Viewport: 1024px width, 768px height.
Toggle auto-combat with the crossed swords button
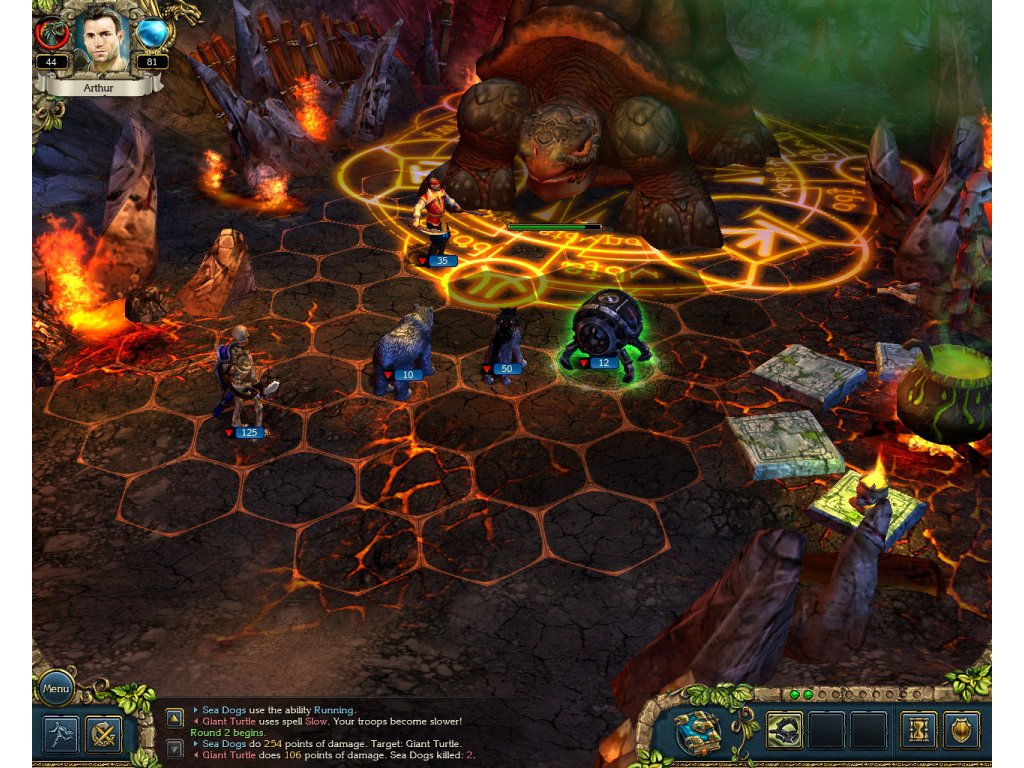click(103, 735)
